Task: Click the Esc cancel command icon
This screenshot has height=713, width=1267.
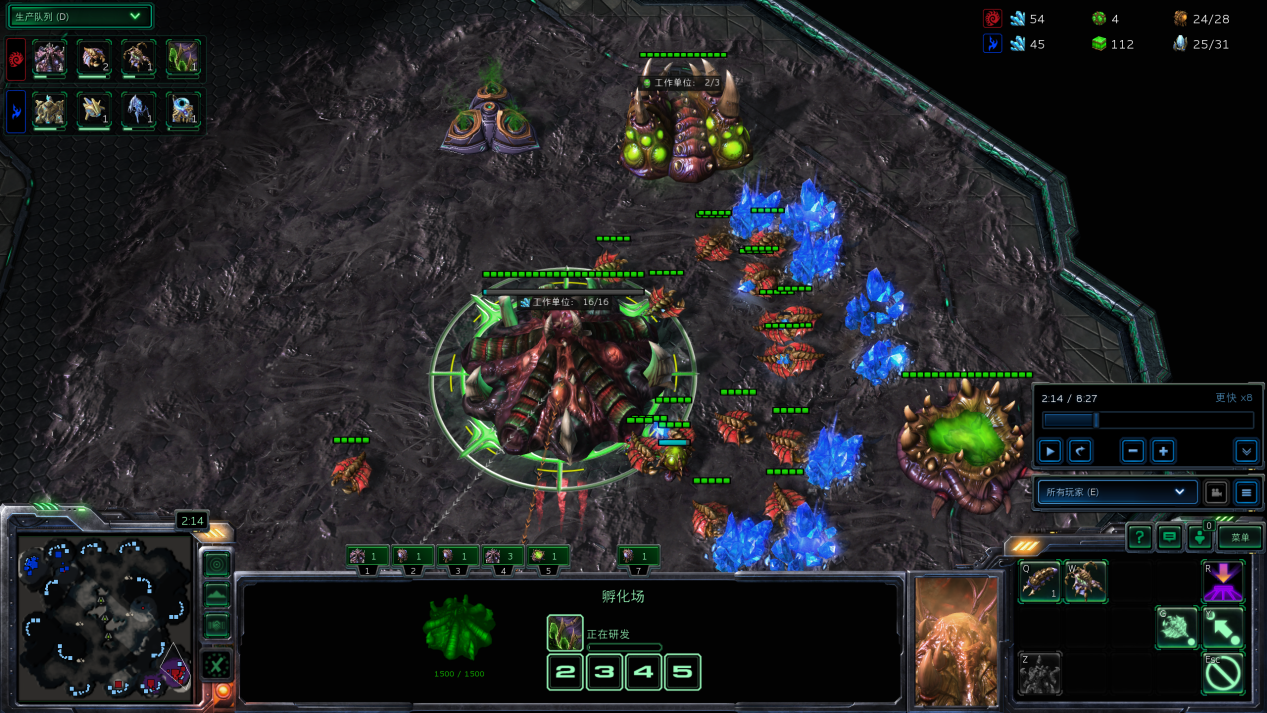Action: [x=1222, y=674]
